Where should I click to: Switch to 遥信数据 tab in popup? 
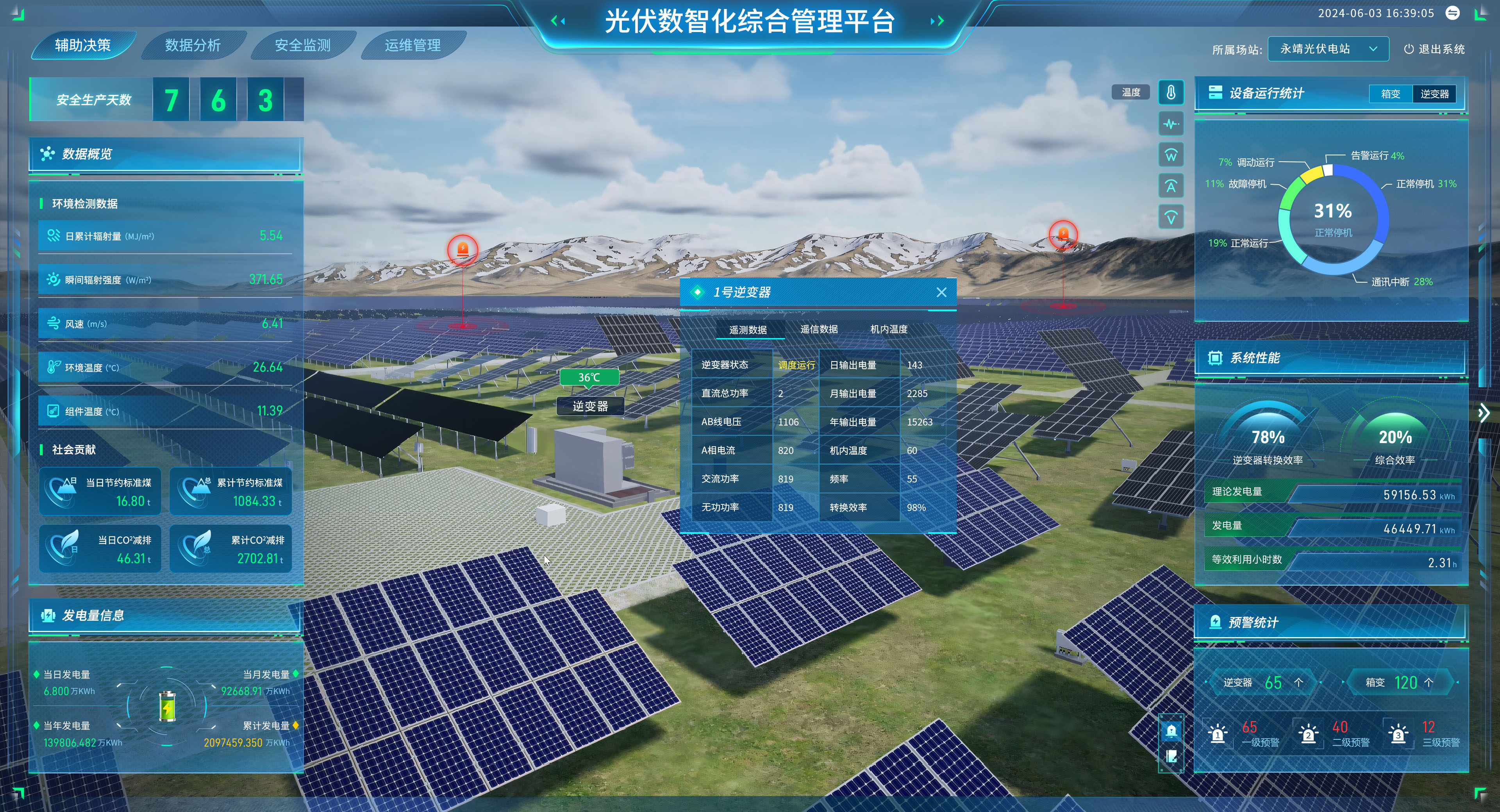pos(819,329)
